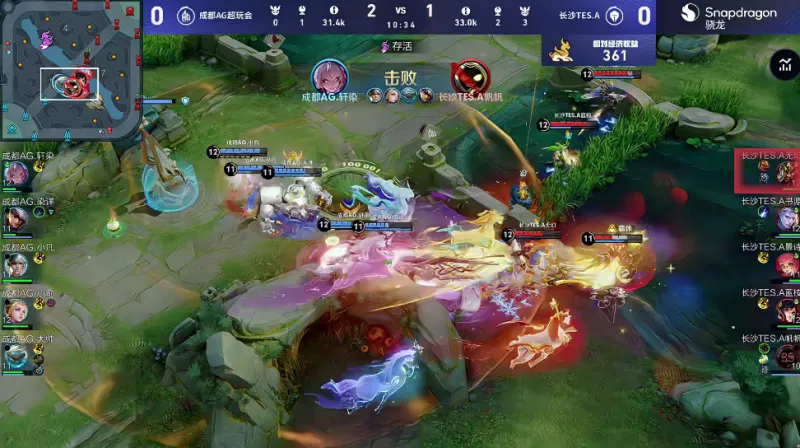The image size is (800, 448).
Task: Select the highlighted top 长沙TES.A player card
Action: [x=767, y=171]
